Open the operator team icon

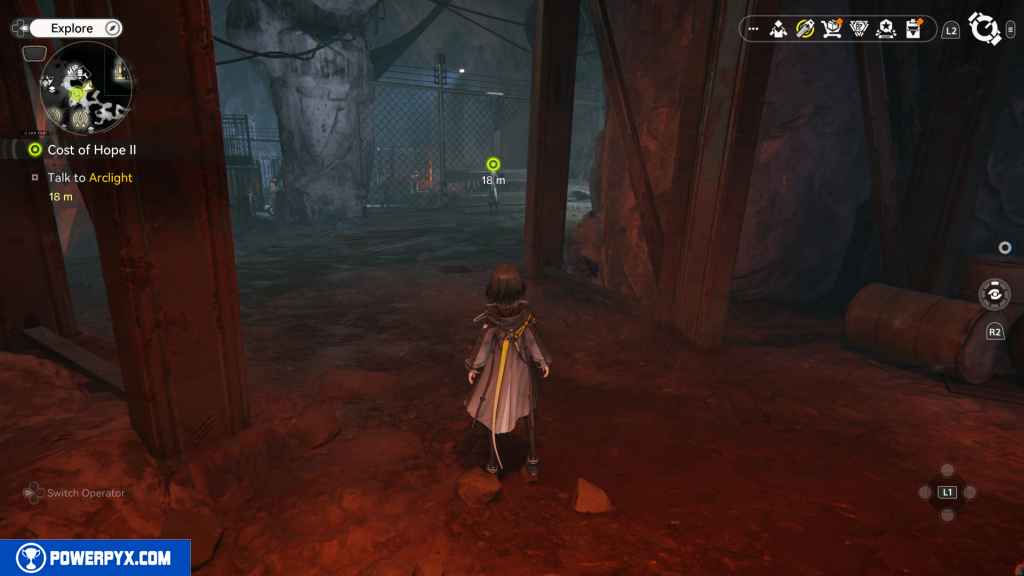779,29
